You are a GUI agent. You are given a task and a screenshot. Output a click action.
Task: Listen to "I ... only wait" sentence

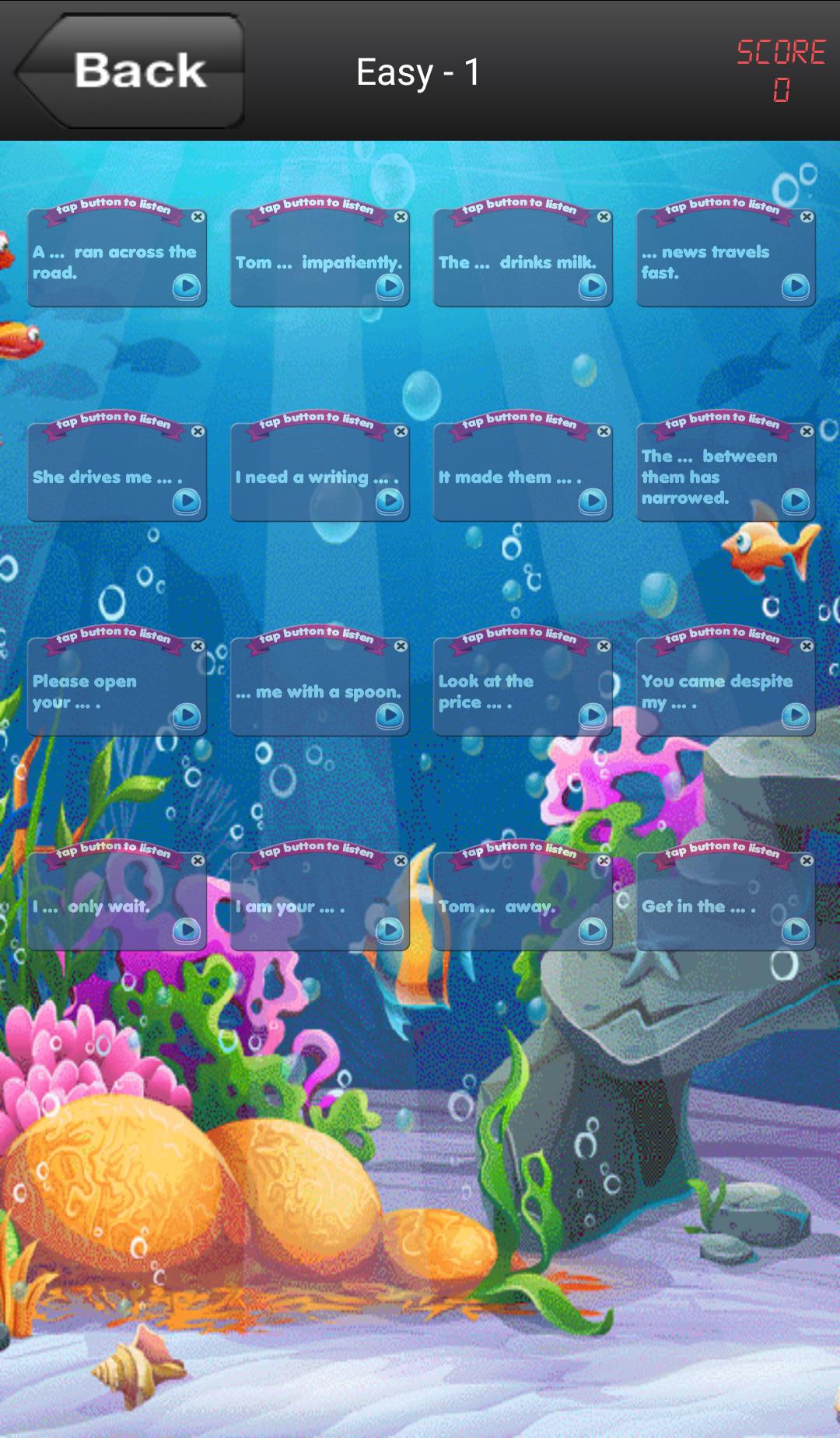[x=187, y=930]
